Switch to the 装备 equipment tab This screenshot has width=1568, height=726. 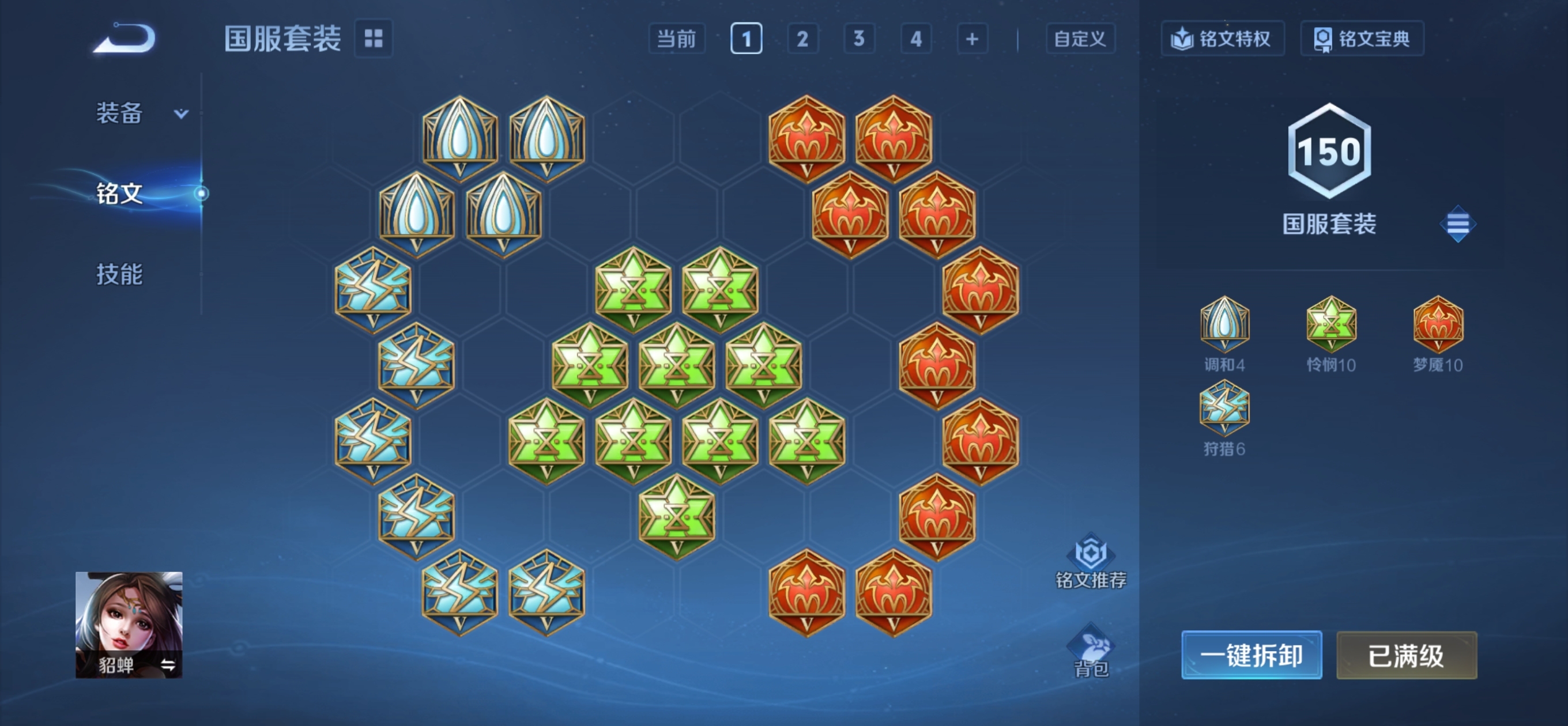[120, 113]
